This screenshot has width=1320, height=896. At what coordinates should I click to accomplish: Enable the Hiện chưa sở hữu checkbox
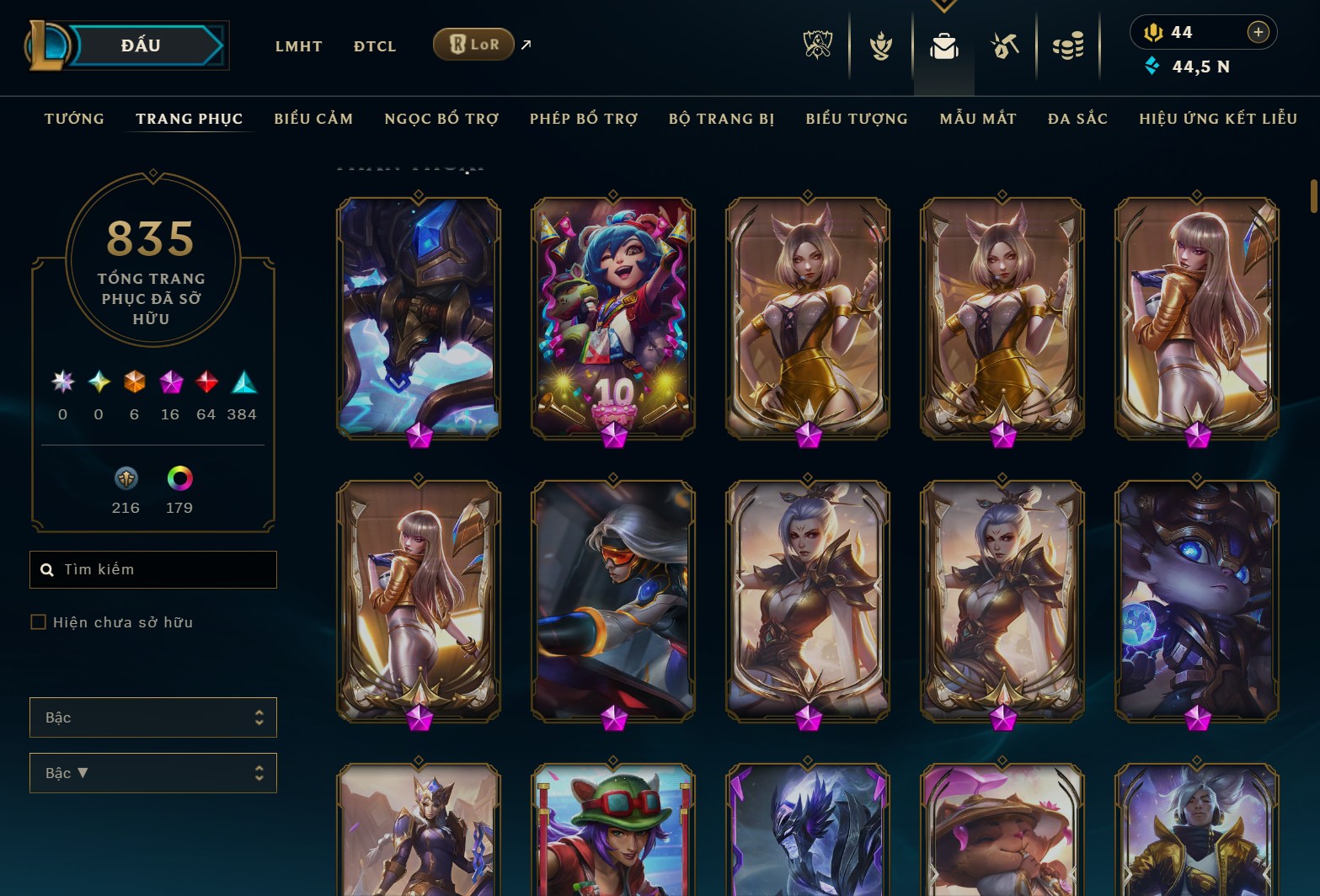[39, 621]
